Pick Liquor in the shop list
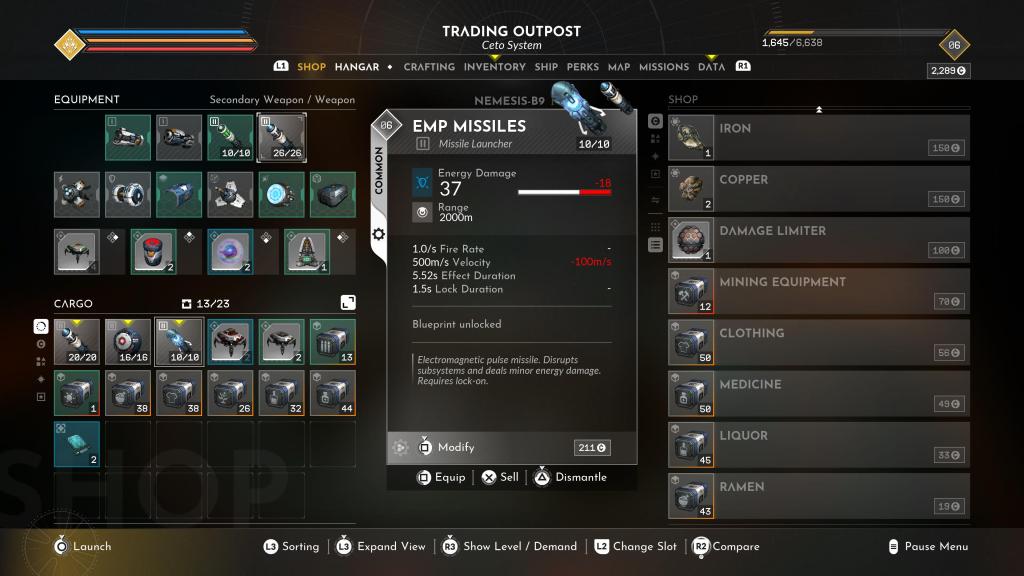Viewport: 1024px width, 576px height. pyautogui.click(x=818, y=444)
